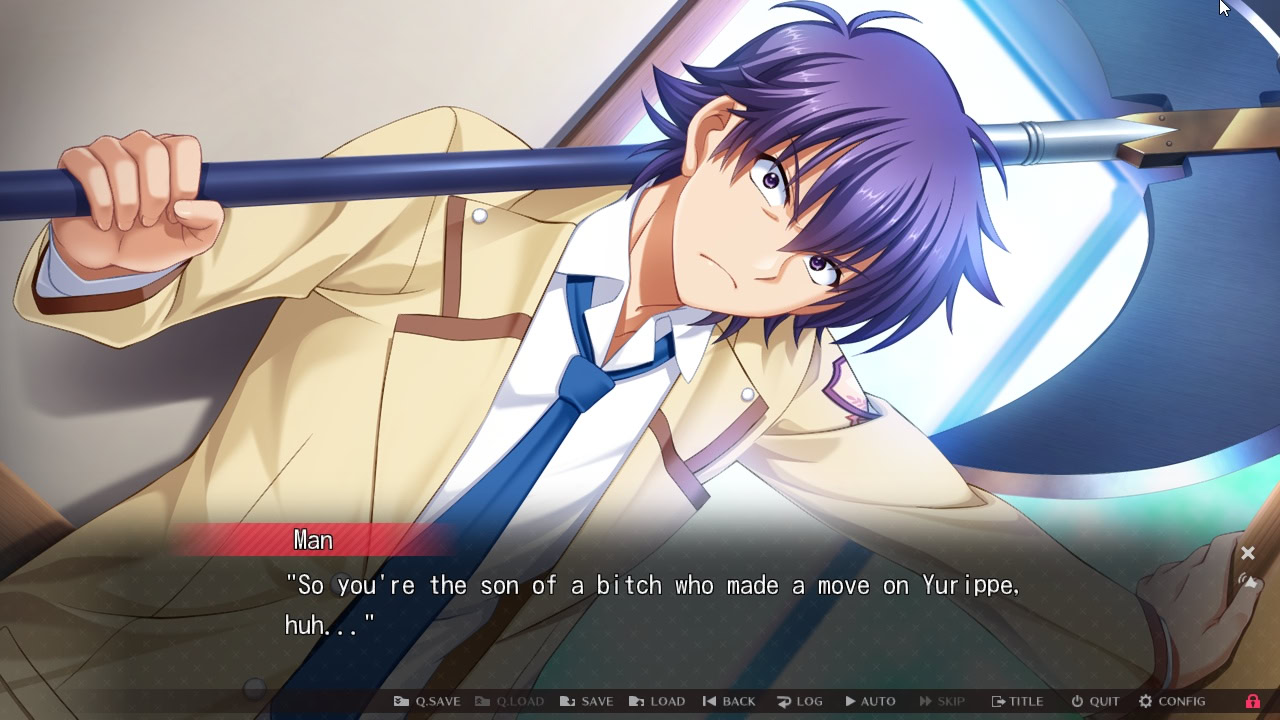Replay the voice line with the speaker icon

pos(1248,581)
